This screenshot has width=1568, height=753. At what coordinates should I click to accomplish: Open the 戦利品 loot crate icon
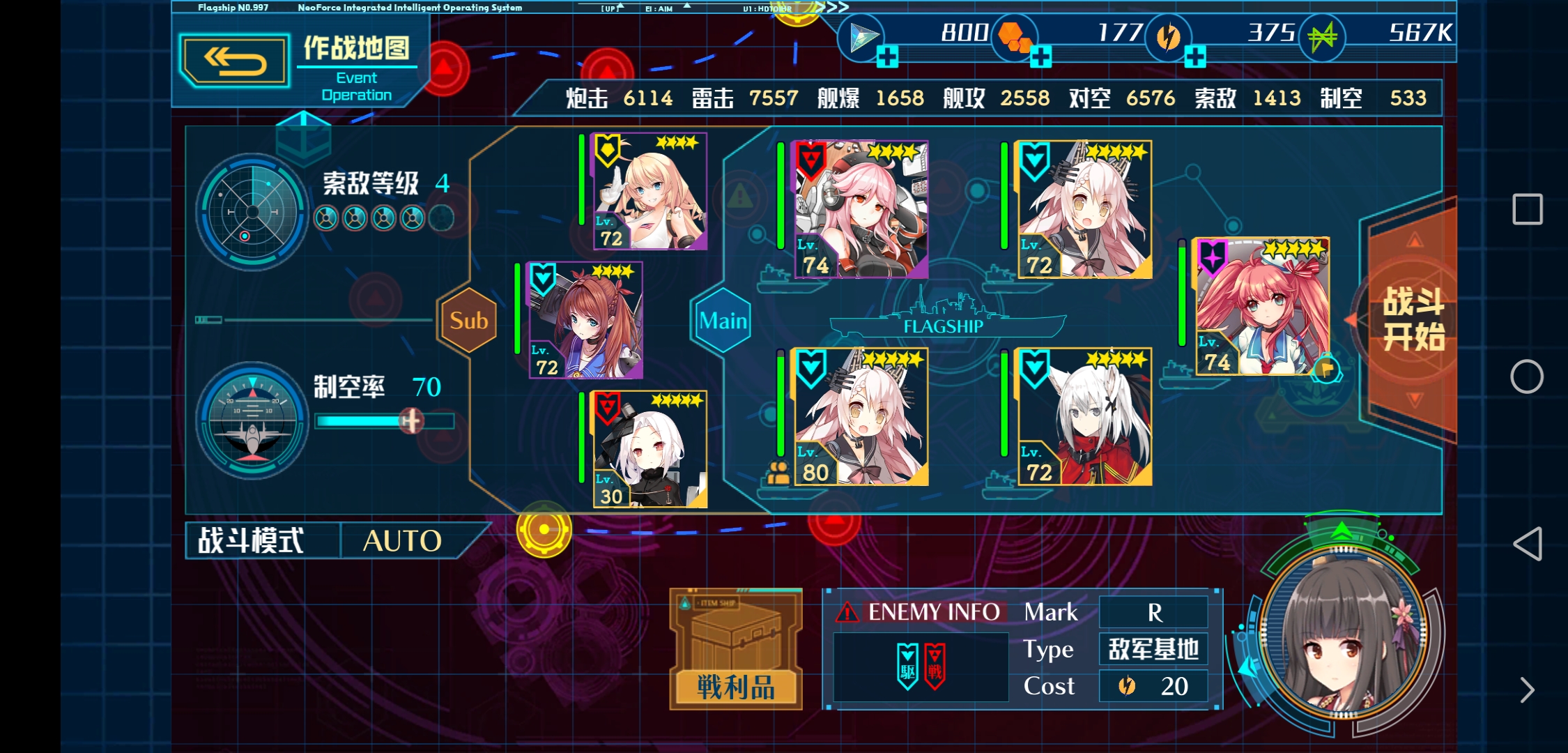coord(735,648)
